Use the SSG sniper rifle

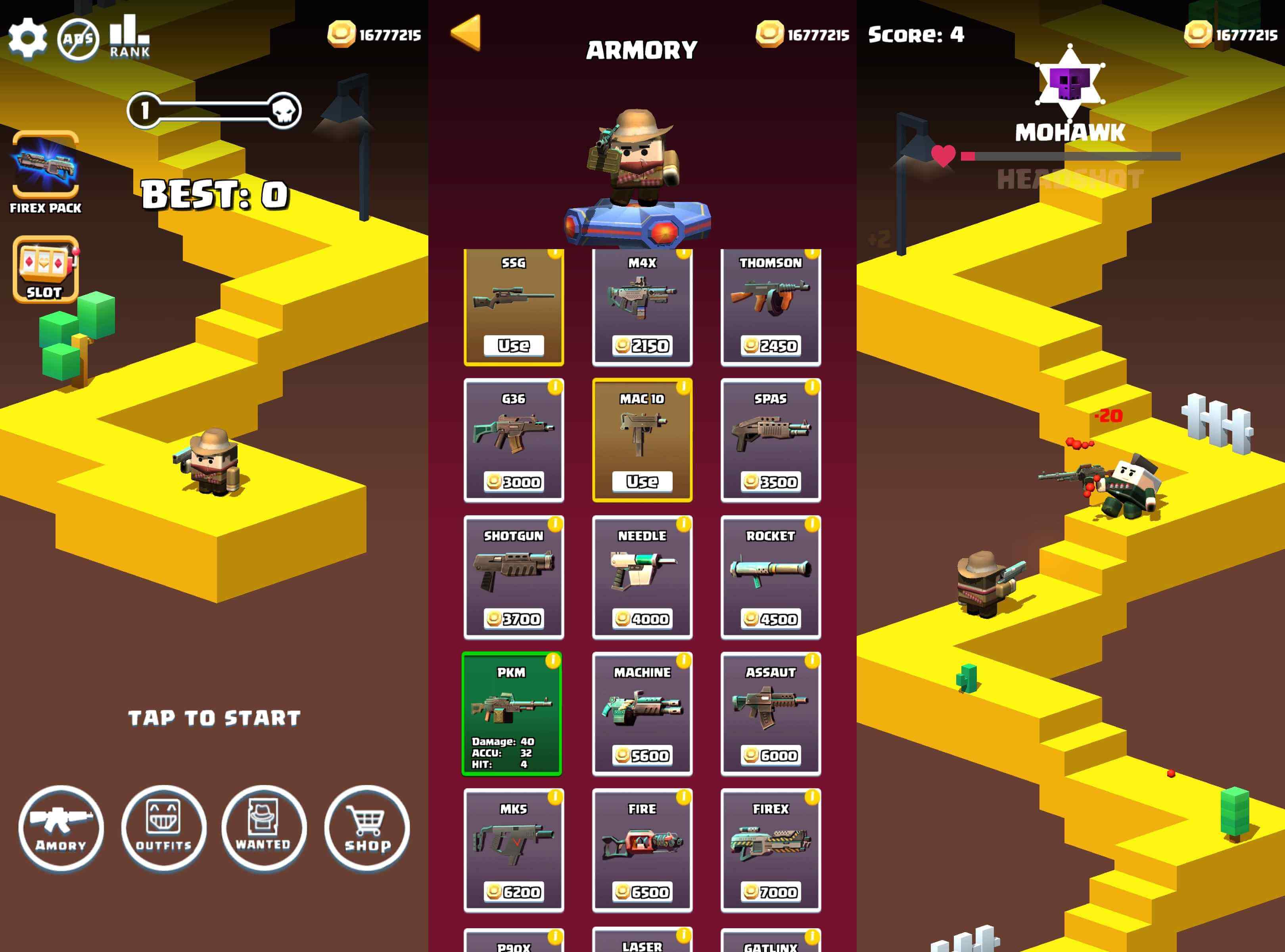coord(514,345)
